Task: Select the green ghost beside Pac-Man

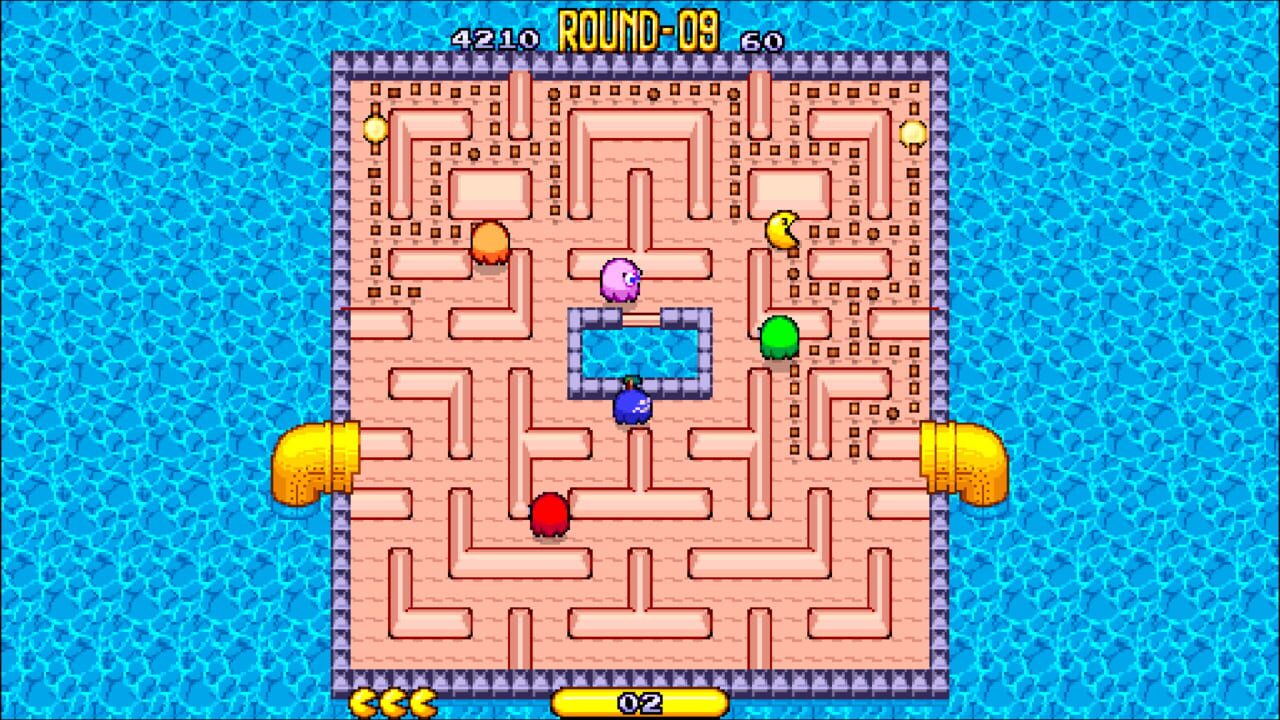Action: click(x=779, y=335)
